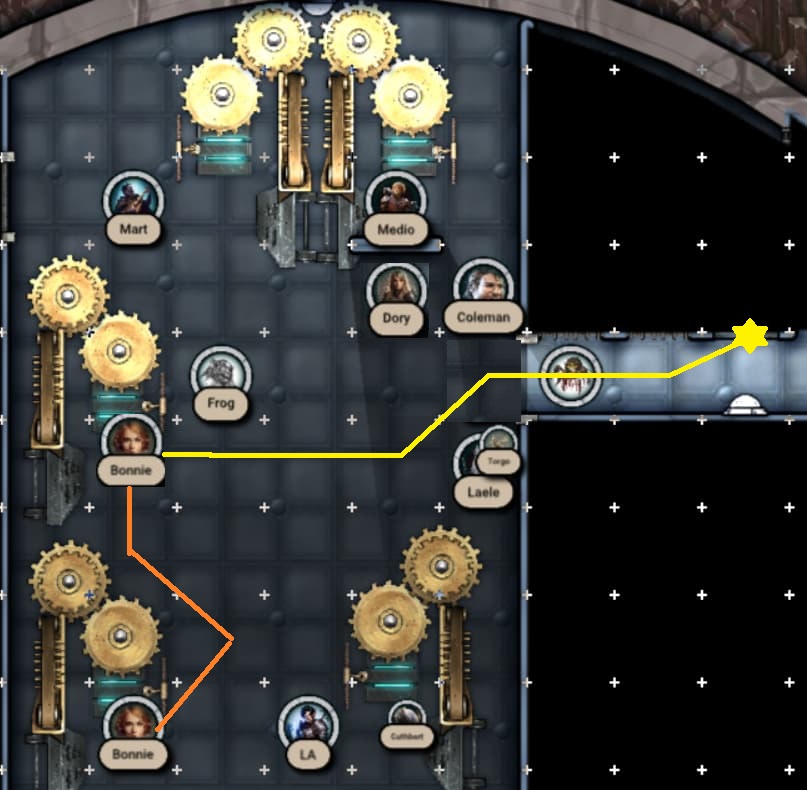Select the unlabeled token in the corridor
Image resolution: width=807 pixels, height=790 pixels.
(x=570, y=374)
